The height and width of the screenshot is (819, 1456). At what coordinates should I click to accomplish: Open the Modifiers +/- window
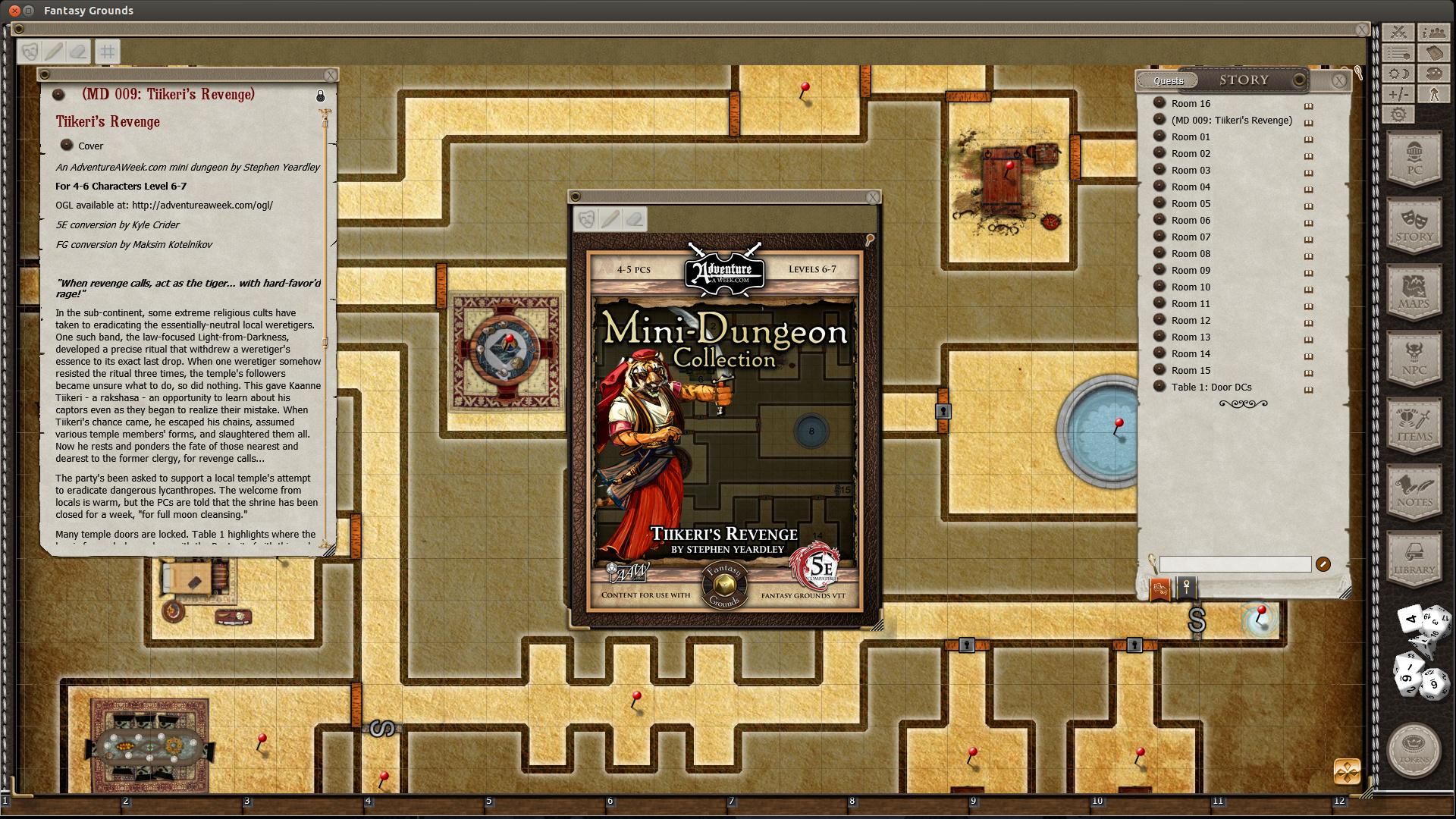(x=1398, y=93)
